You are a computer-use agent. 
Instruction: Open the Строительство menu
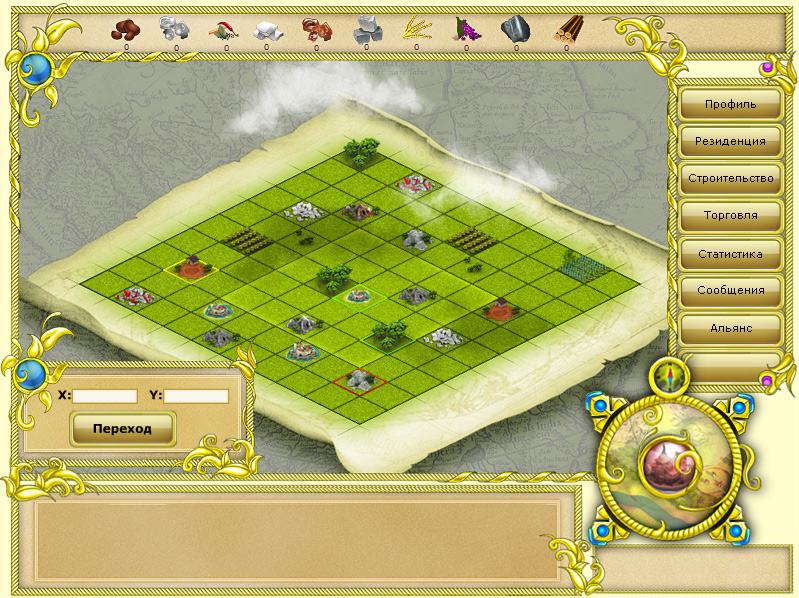coord(730,179)
